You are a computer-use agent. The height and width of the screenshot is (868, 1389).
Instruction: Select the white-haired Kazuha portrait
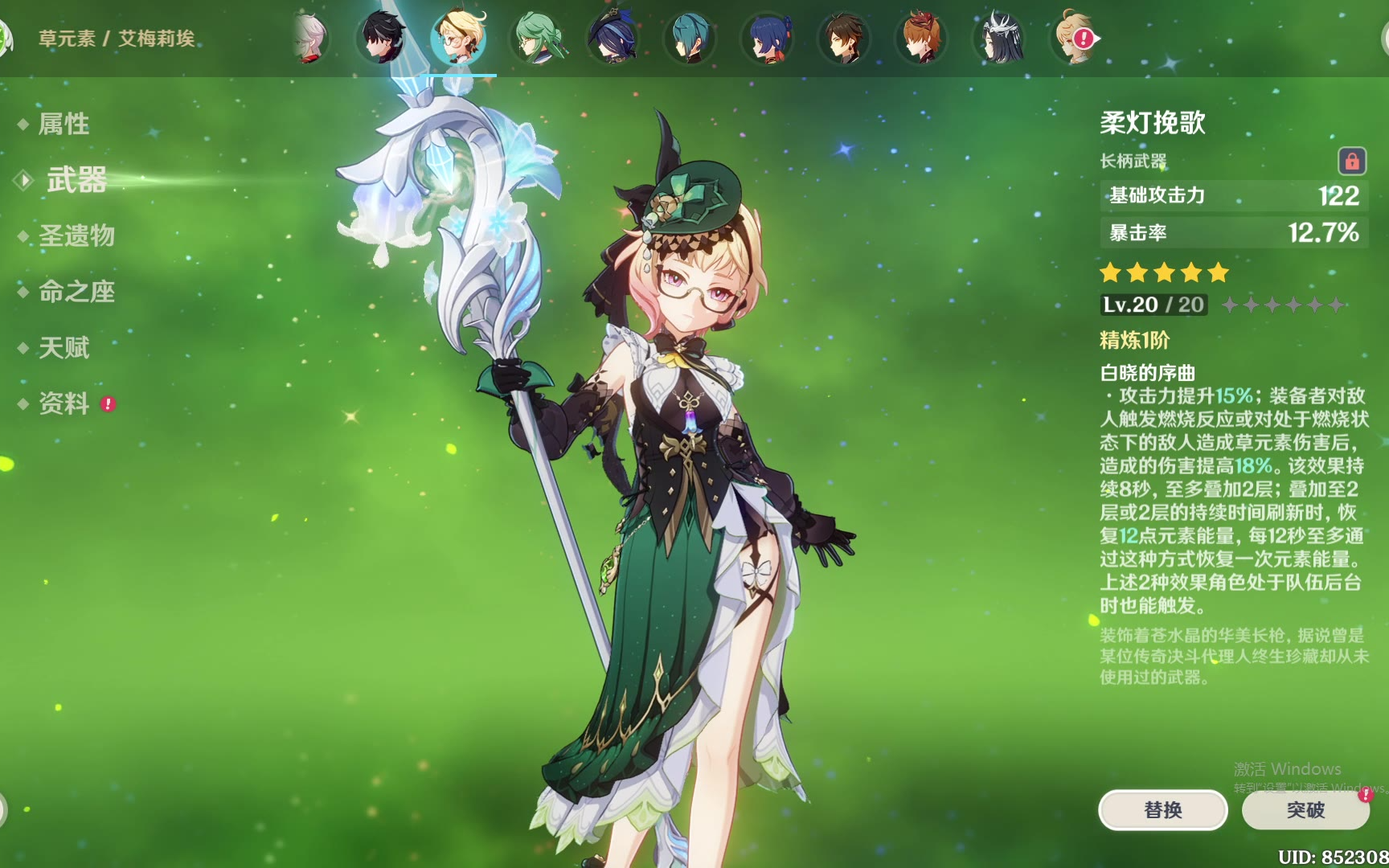(310, 38)
